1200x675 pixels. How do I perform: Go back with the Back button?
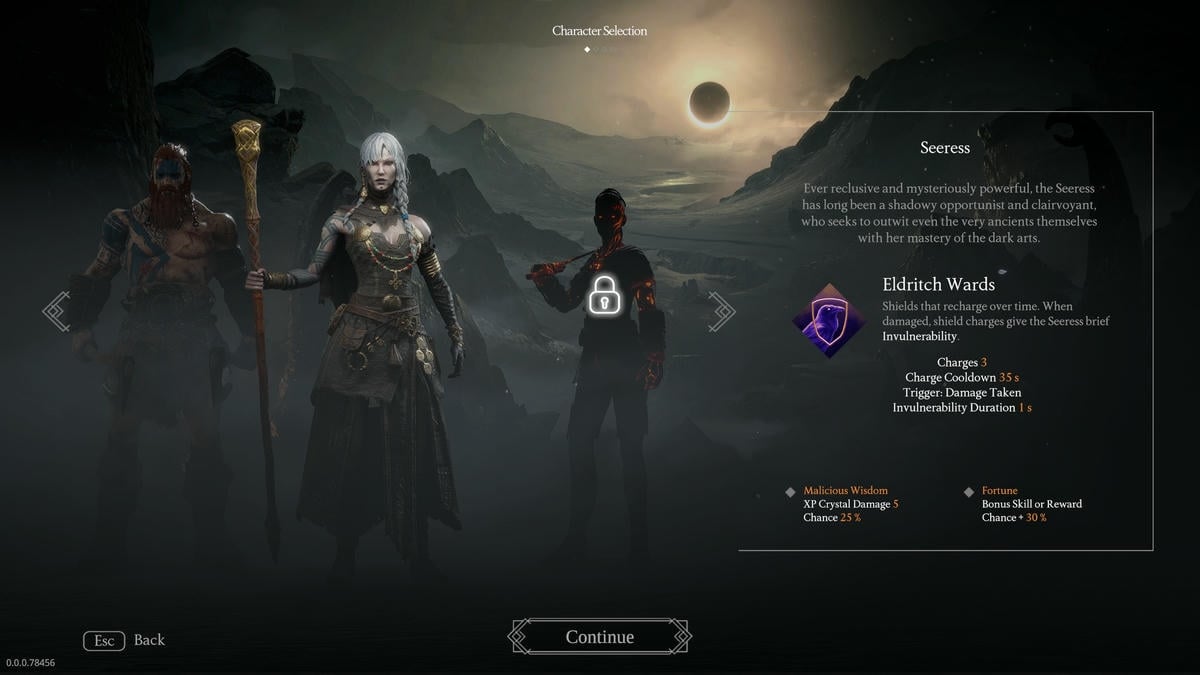(125, 640)
